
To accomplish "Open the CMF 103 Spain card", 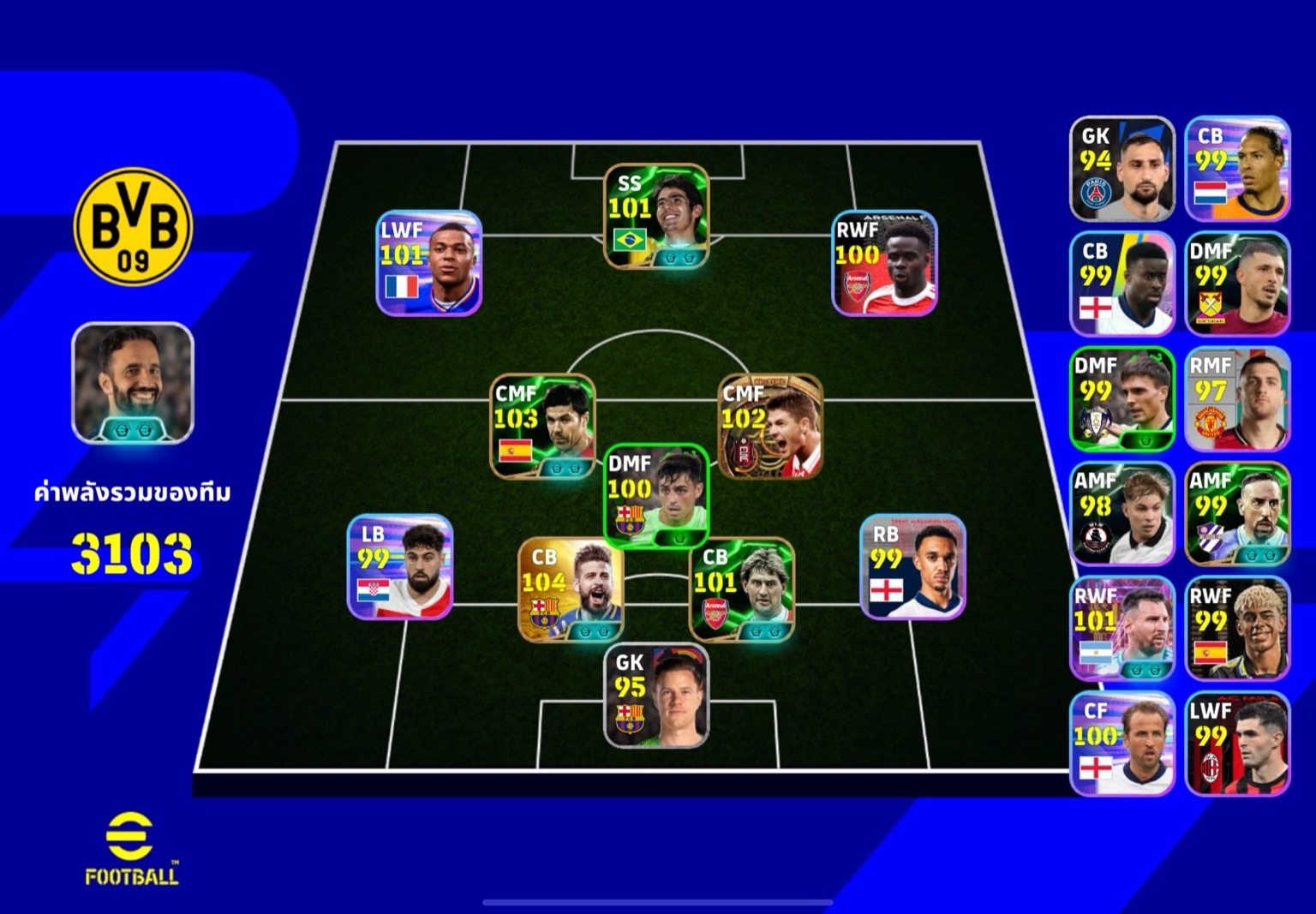I will coord(542,426).
